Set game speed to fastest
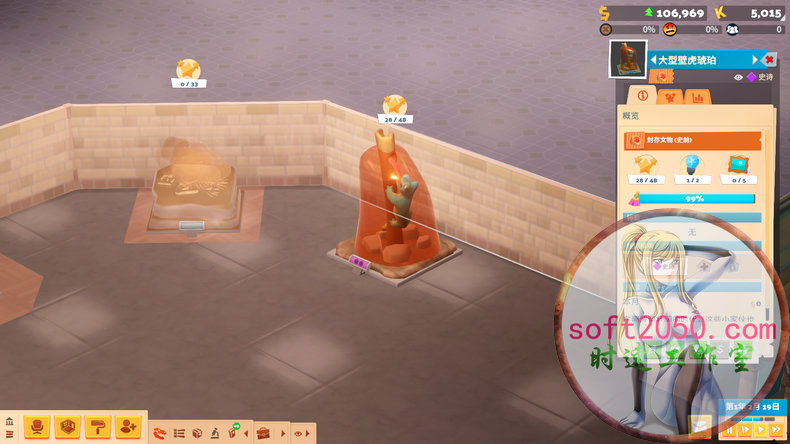The height and width of the screenshot is (444, 790). tap(777, 430)
